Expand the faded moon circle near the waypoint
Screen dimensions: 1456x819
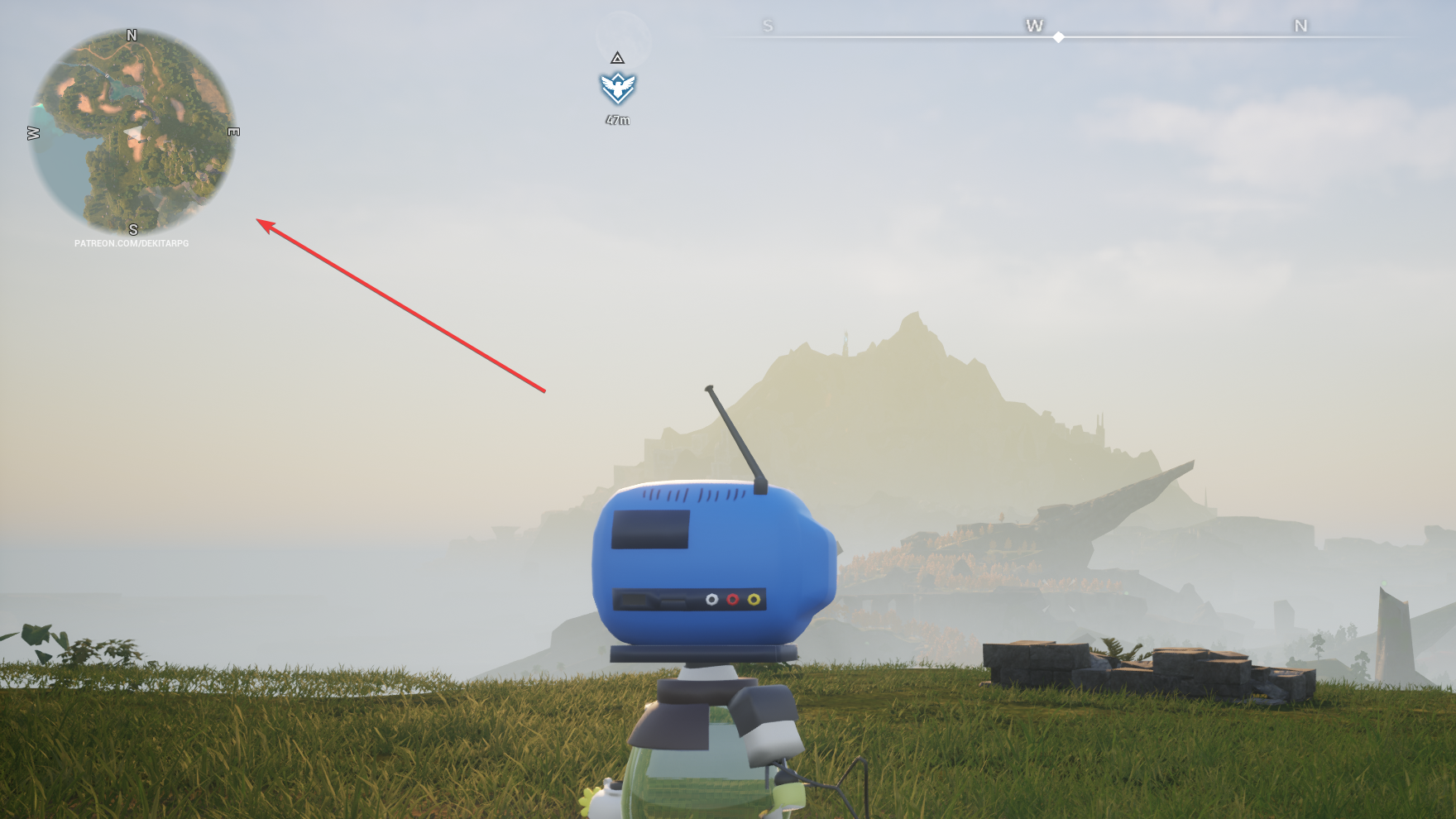pyautogui.click(x=619, y=33)
